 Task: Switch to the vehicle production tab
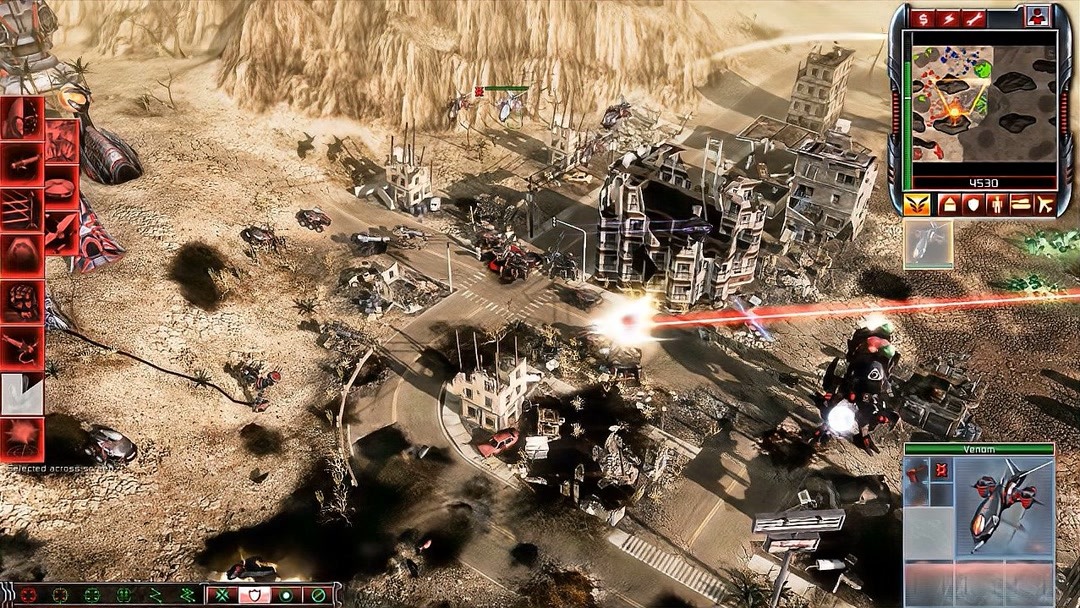pyautogui.click(x=1021, y=205)
